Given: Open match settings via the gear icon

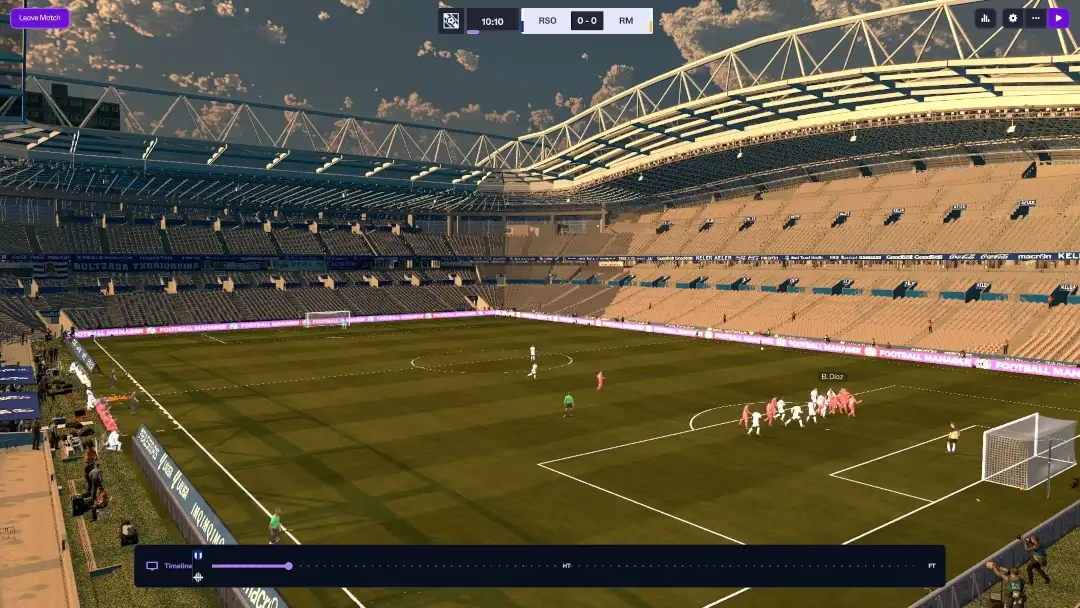Looking at the screenshot, I should 1012,18.
